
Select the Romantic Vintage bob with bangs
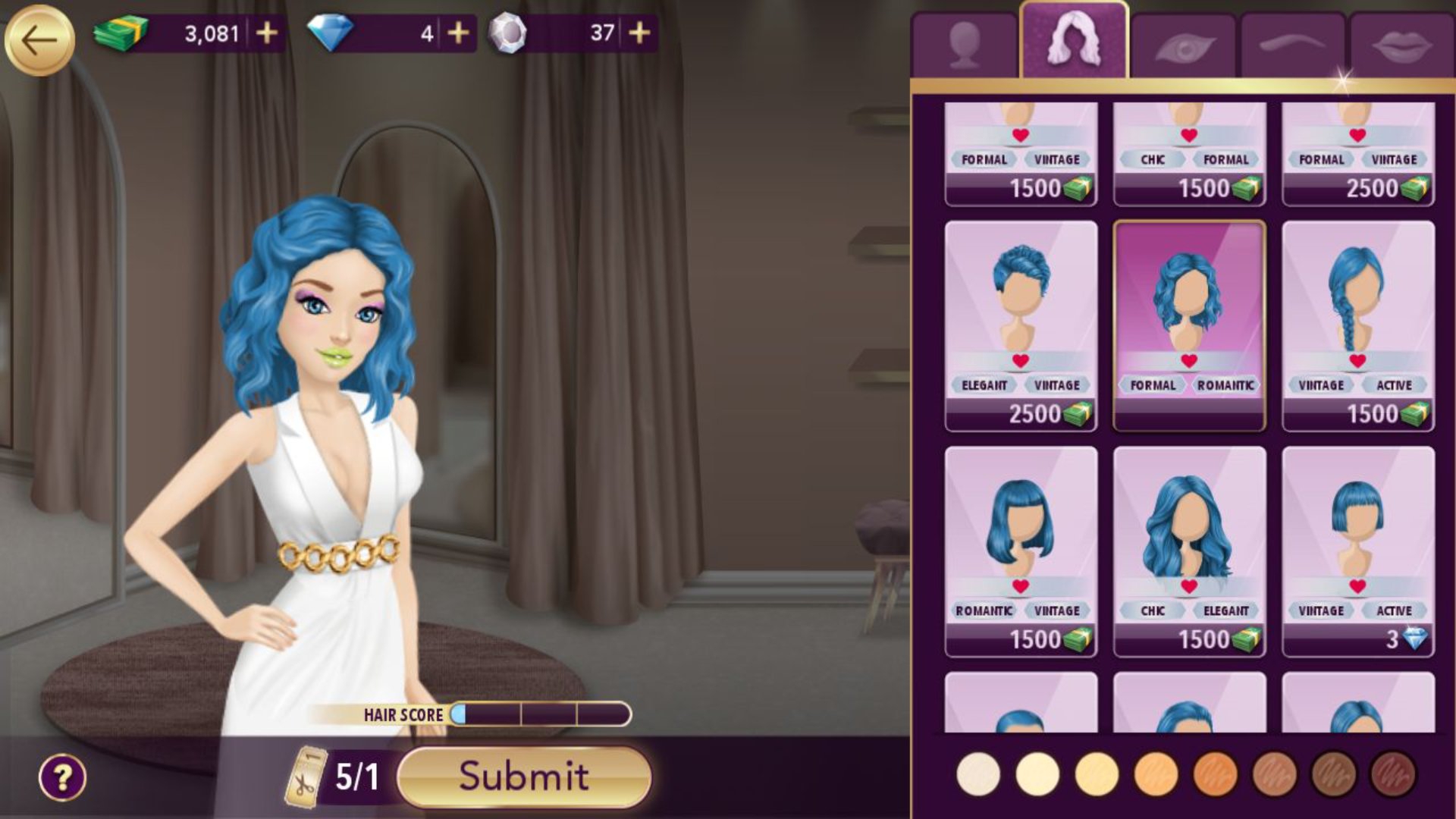[1021, 551]
